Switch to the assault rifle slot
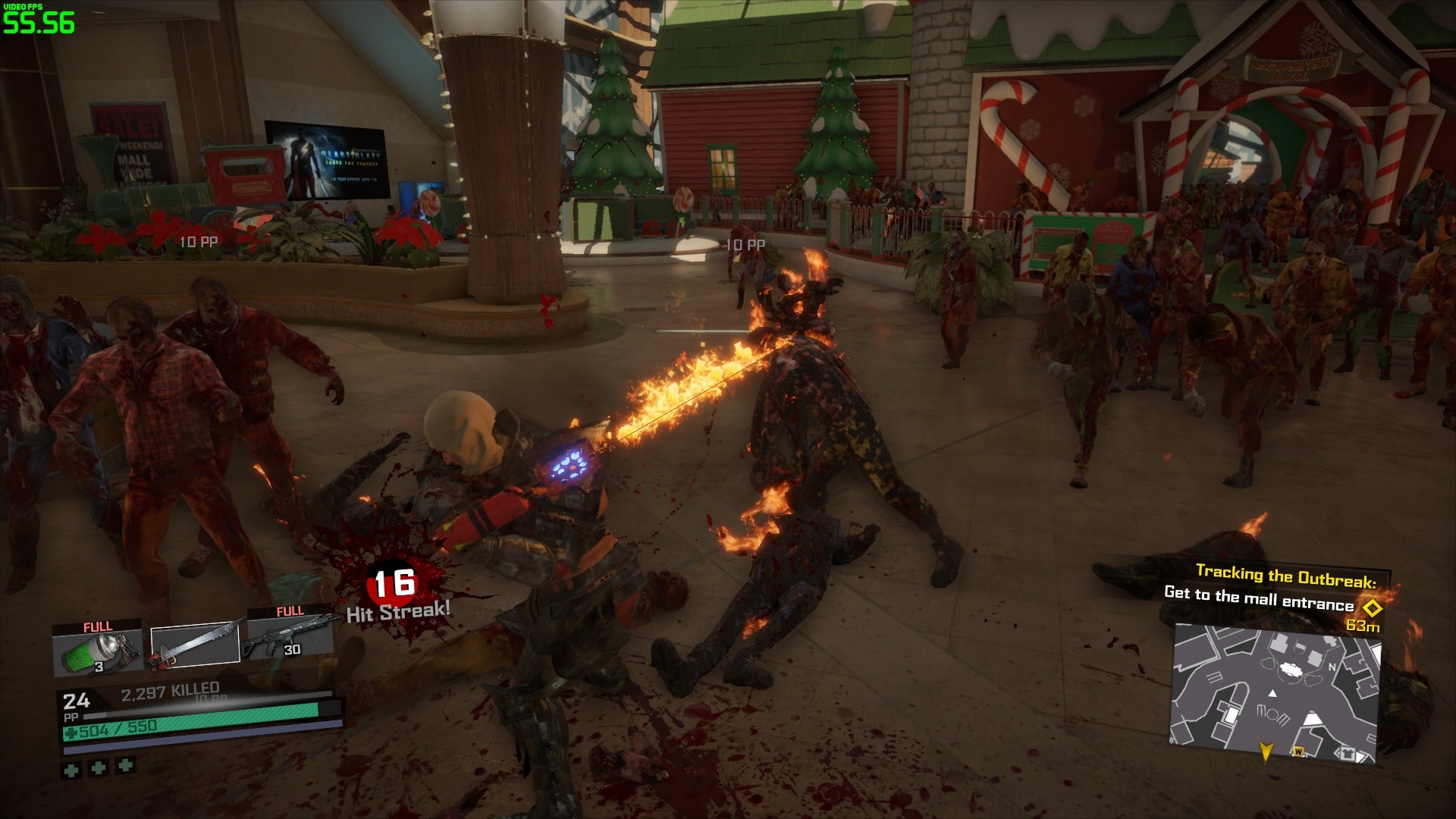This screenshot has width=1456, height=819. [x=290, y=637]
